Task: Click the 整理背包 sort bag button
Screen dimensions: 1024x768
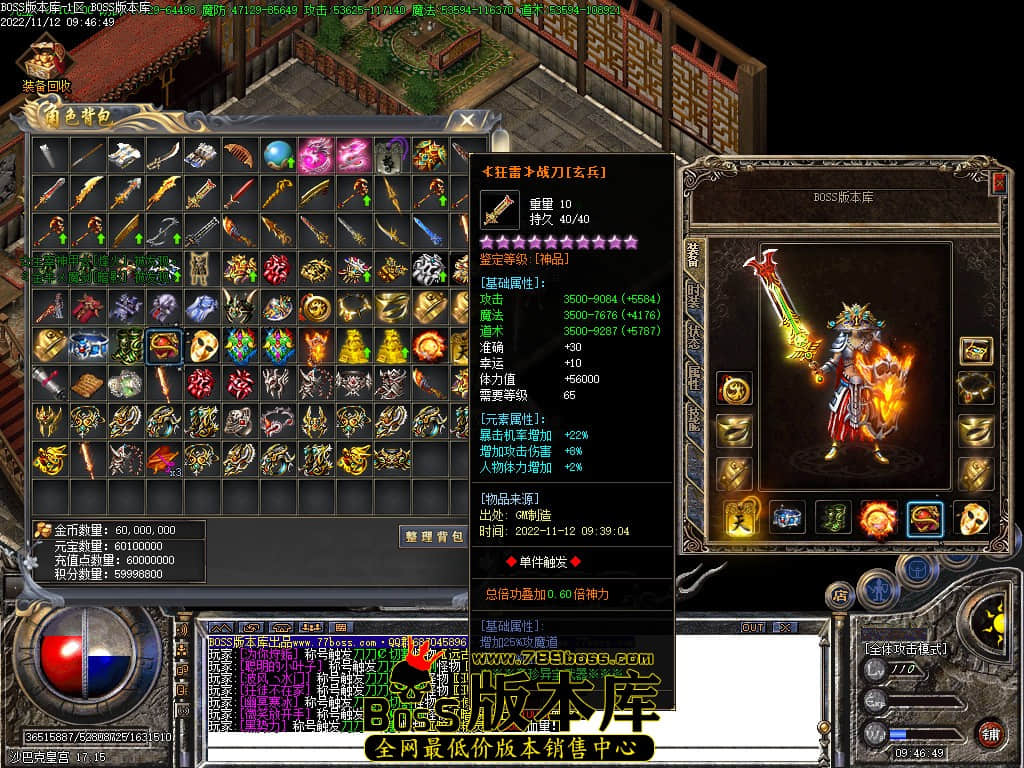Action: (434, 536)
